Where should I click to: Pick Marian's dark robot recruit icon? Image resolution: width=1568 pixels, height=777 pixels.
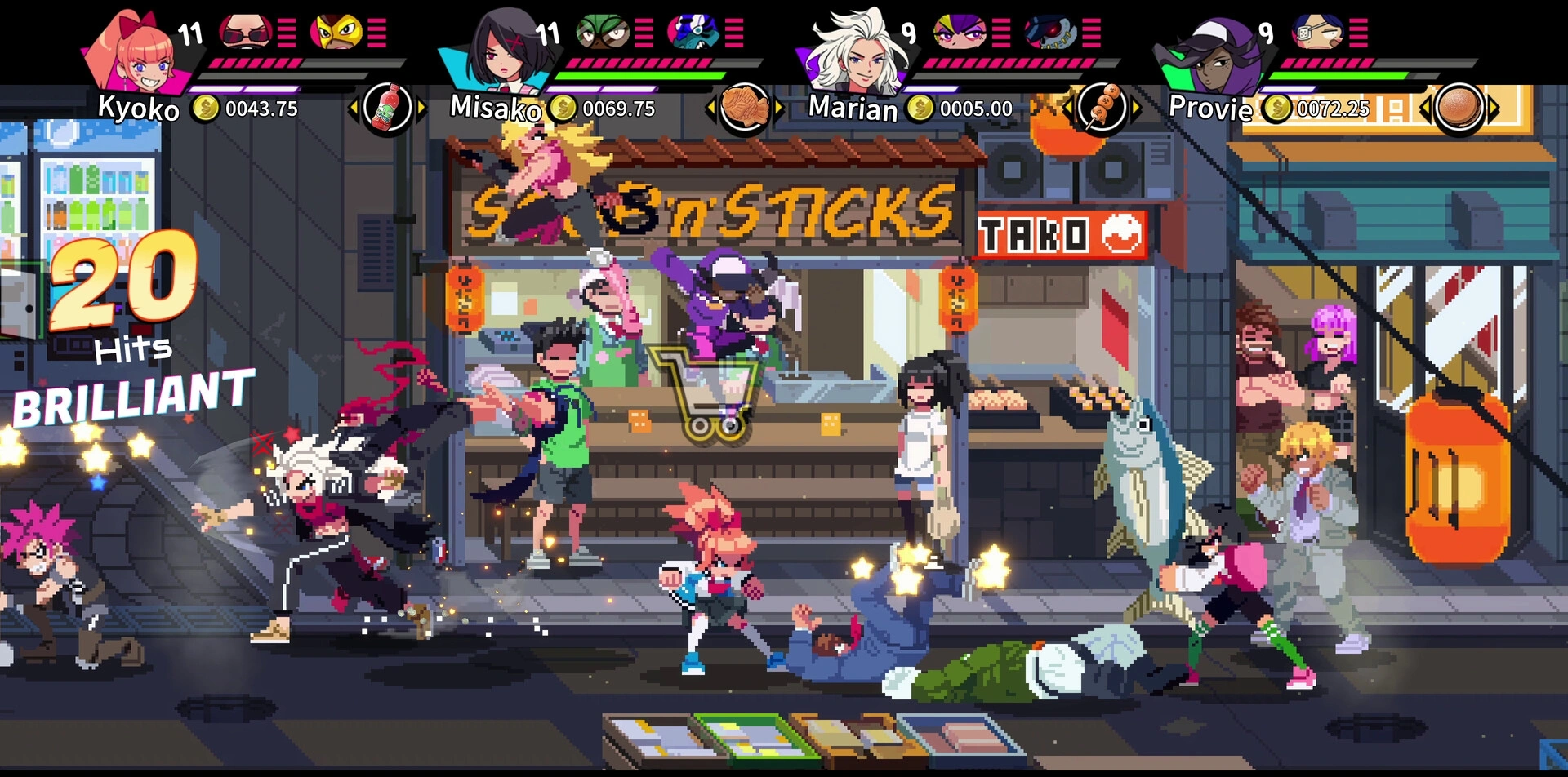pos(1050,33)
